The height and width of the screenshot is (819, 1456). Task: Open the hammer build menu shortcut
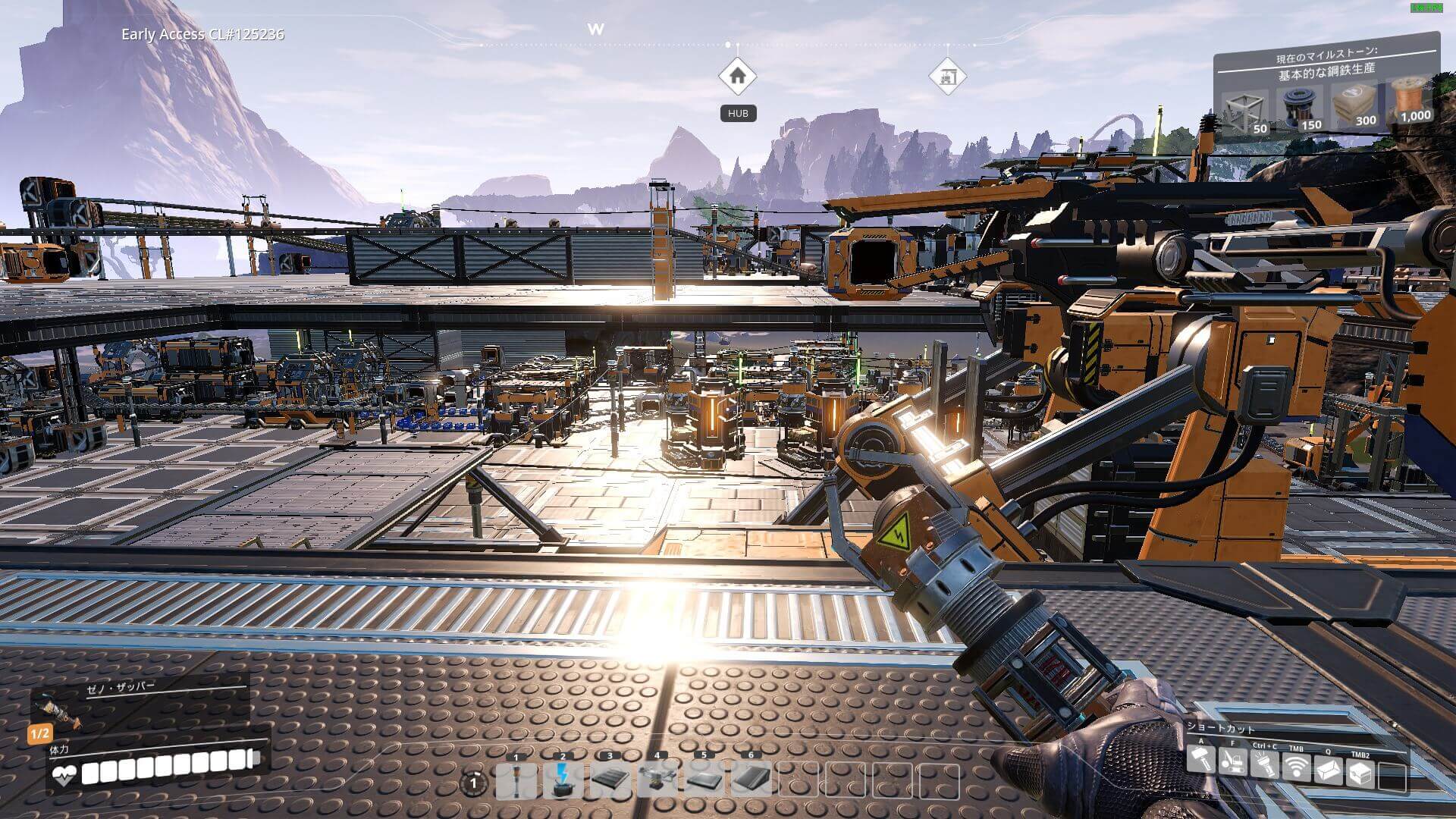(1201, 760)
